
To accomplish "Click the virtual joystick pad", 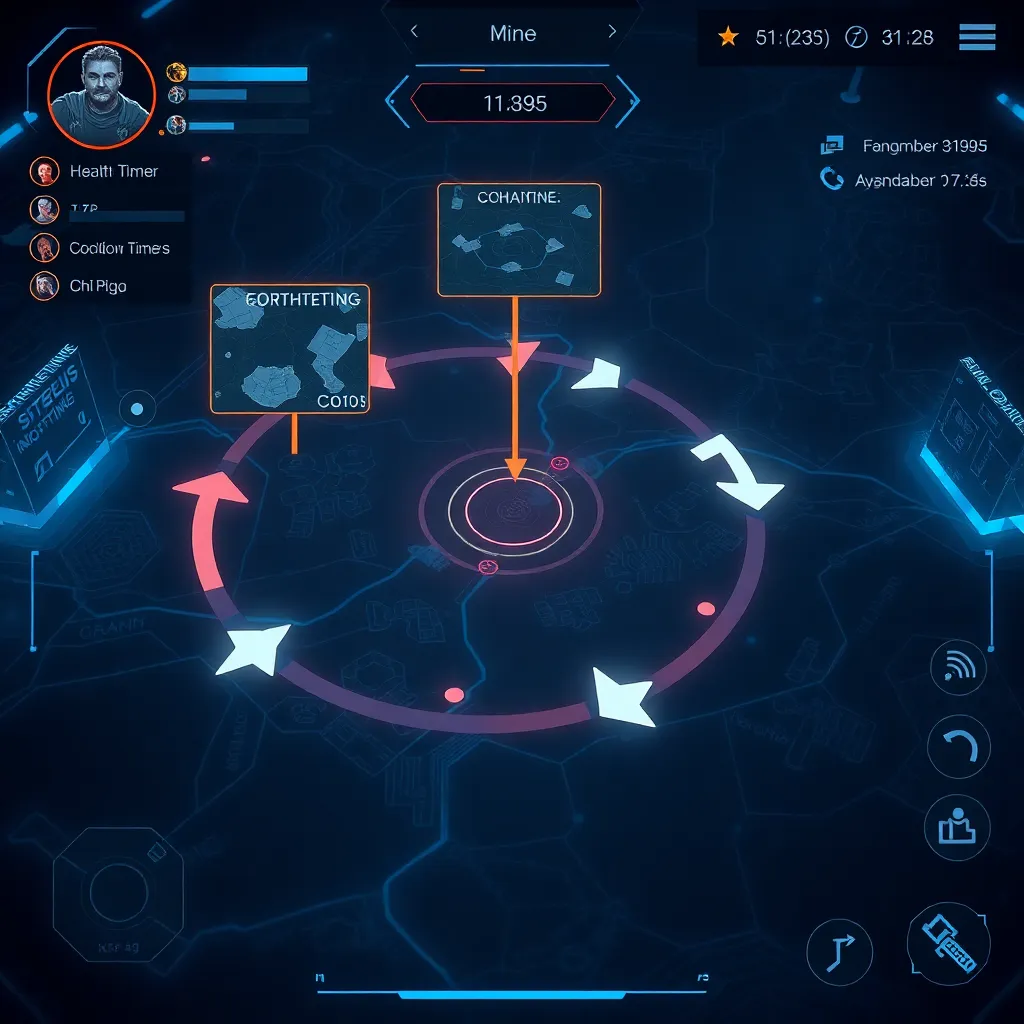I will [119, 891].
